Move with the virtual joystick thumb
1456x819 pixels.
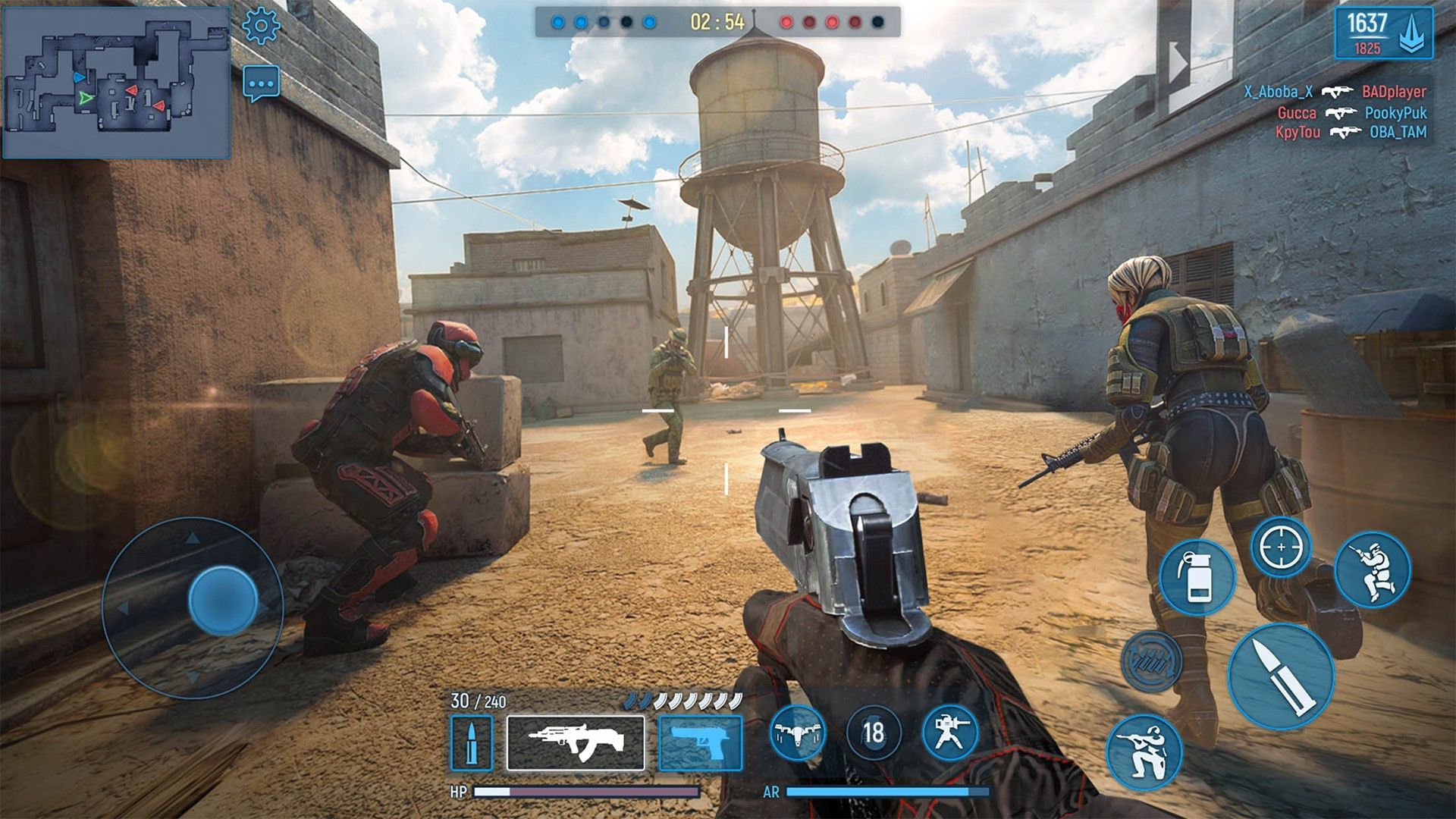point(222,600)
